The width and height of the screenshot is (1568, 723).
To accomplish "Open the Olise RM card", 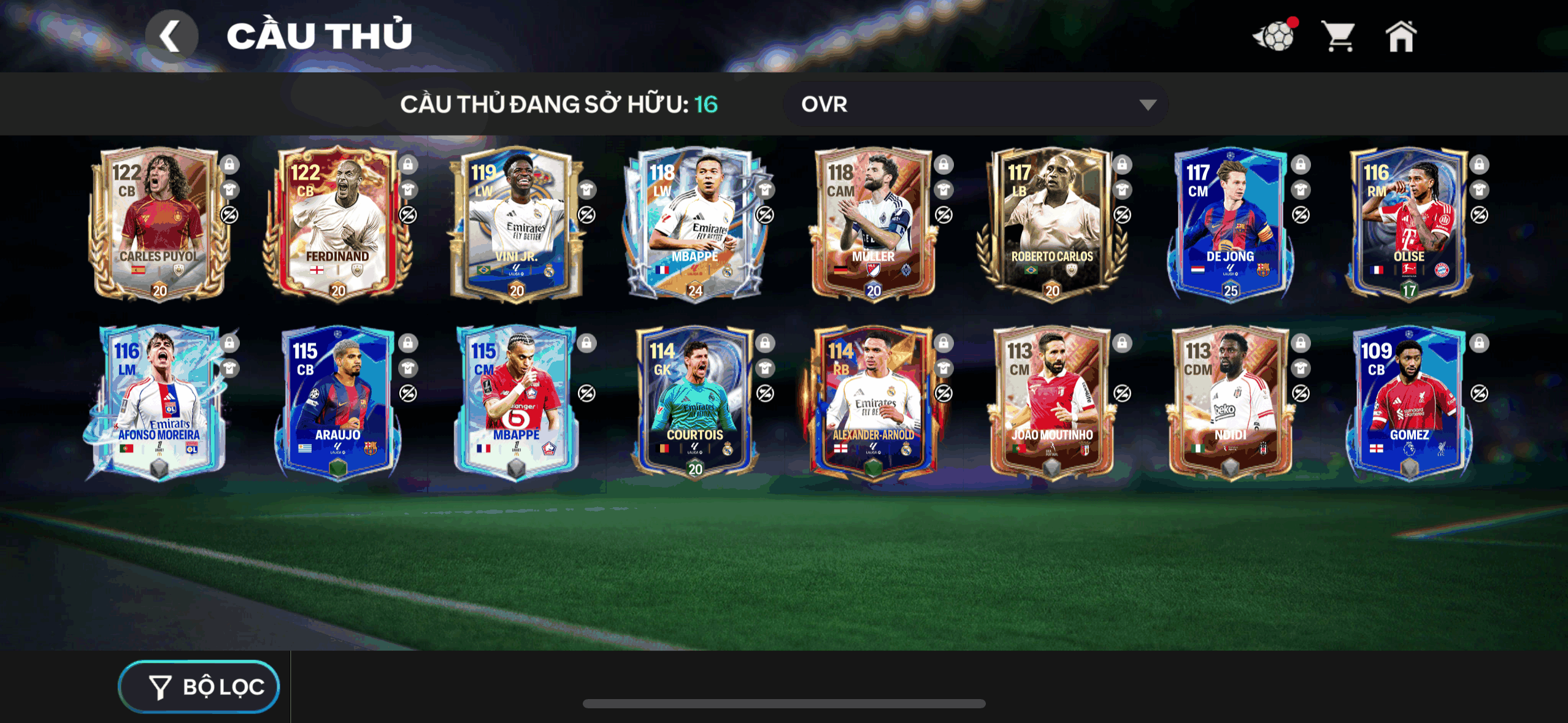I will [1409, 225].
